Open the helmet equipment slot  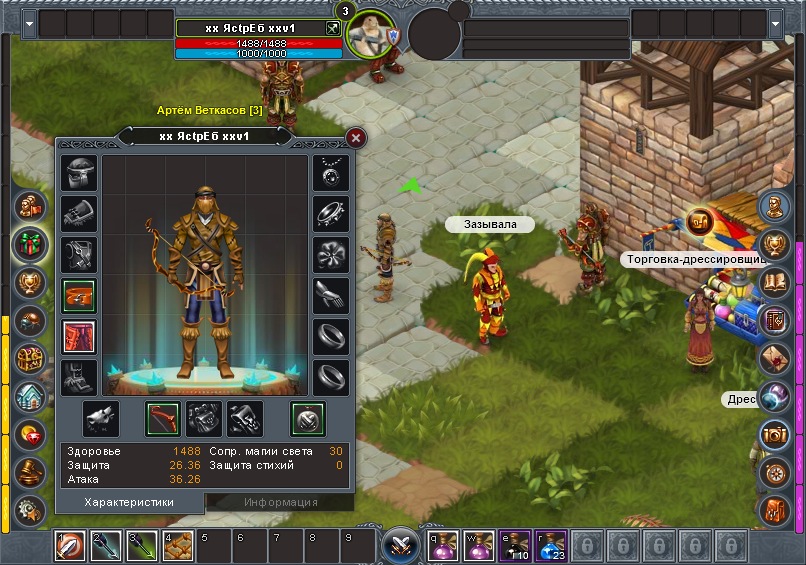coord(79,173)
